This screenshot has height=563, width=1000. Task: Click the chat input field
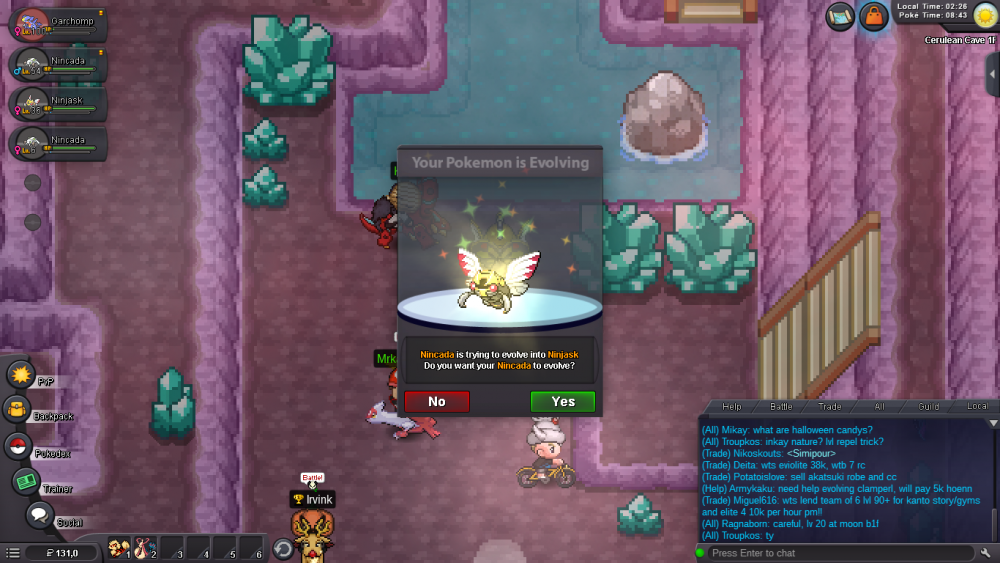tap(835, 553)
